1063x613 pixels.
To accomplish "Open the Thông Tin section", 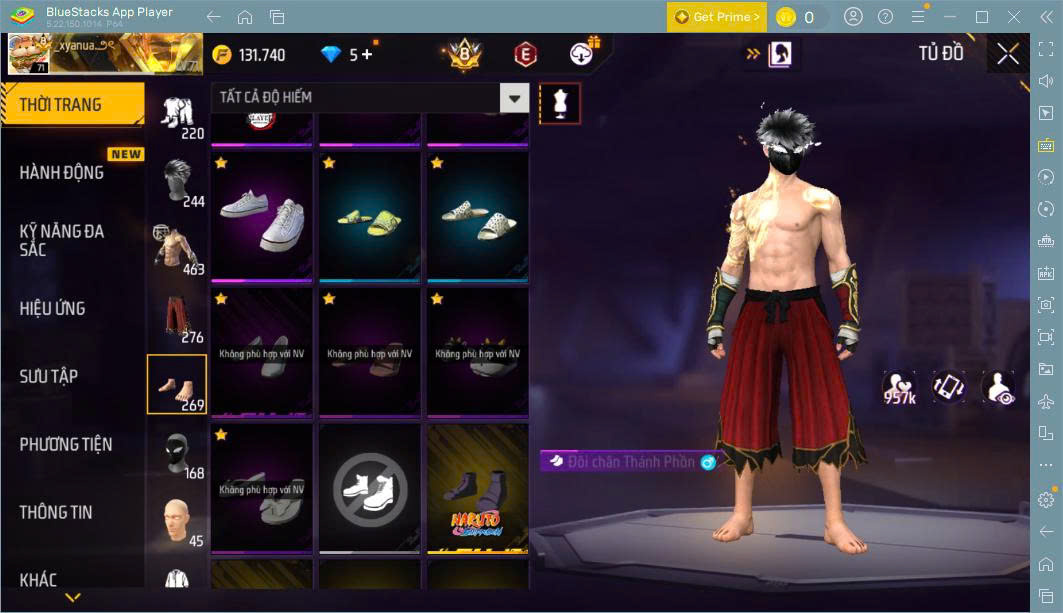I will click(56, 512).
